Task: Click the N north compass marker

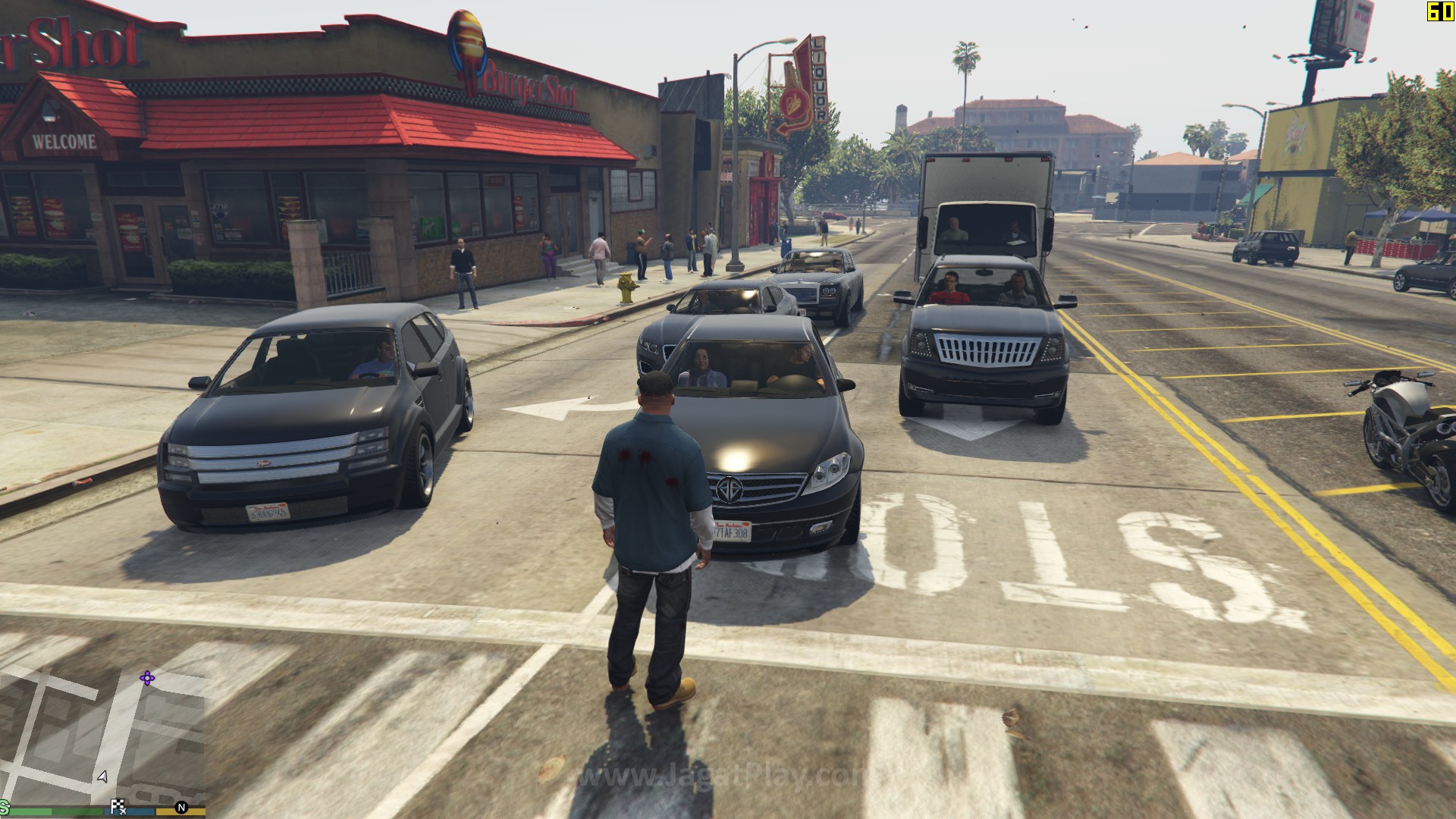Action: pos(181,808)
